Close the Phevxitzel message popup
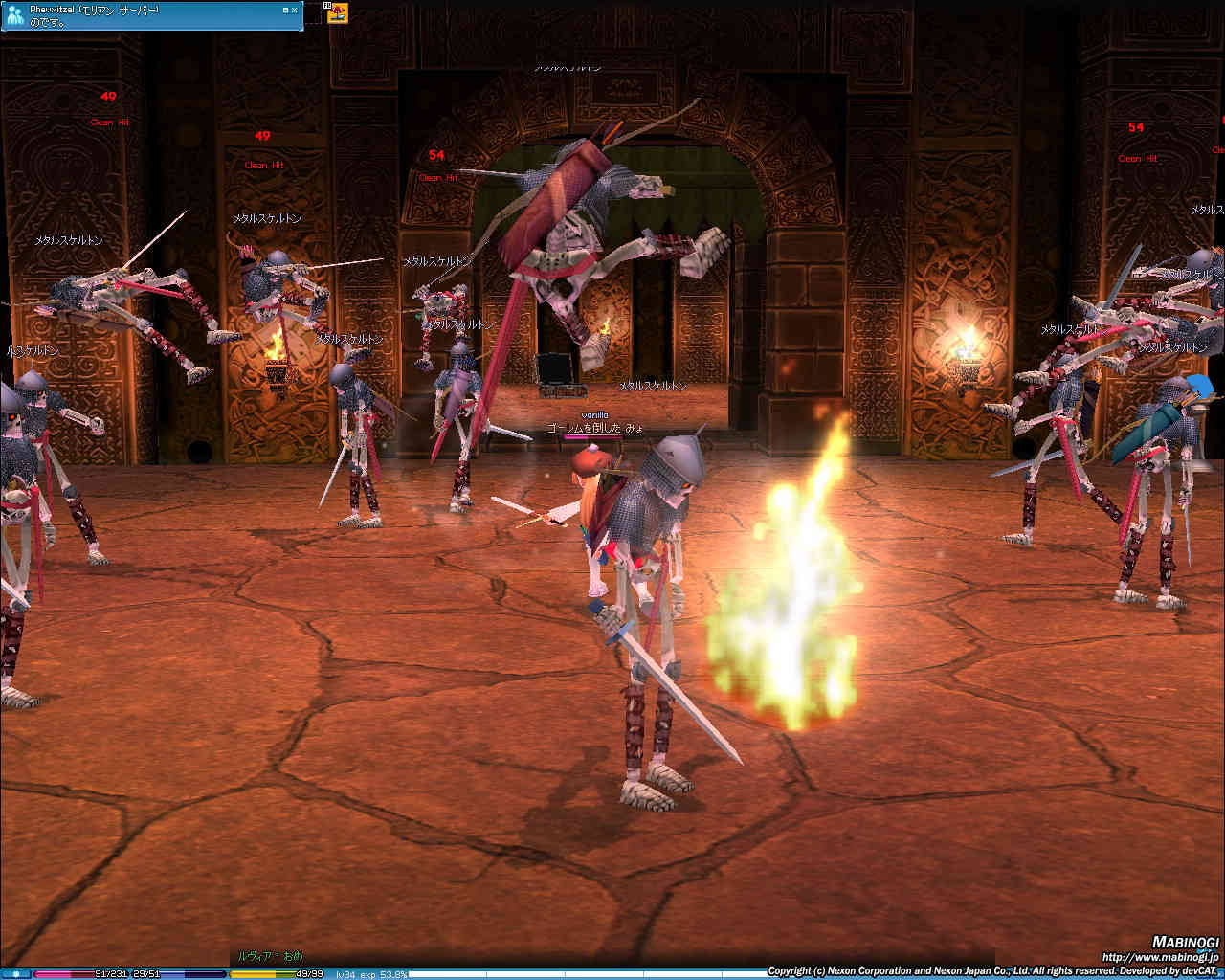The image size is (1225, 980). click(x=294, y=10)
